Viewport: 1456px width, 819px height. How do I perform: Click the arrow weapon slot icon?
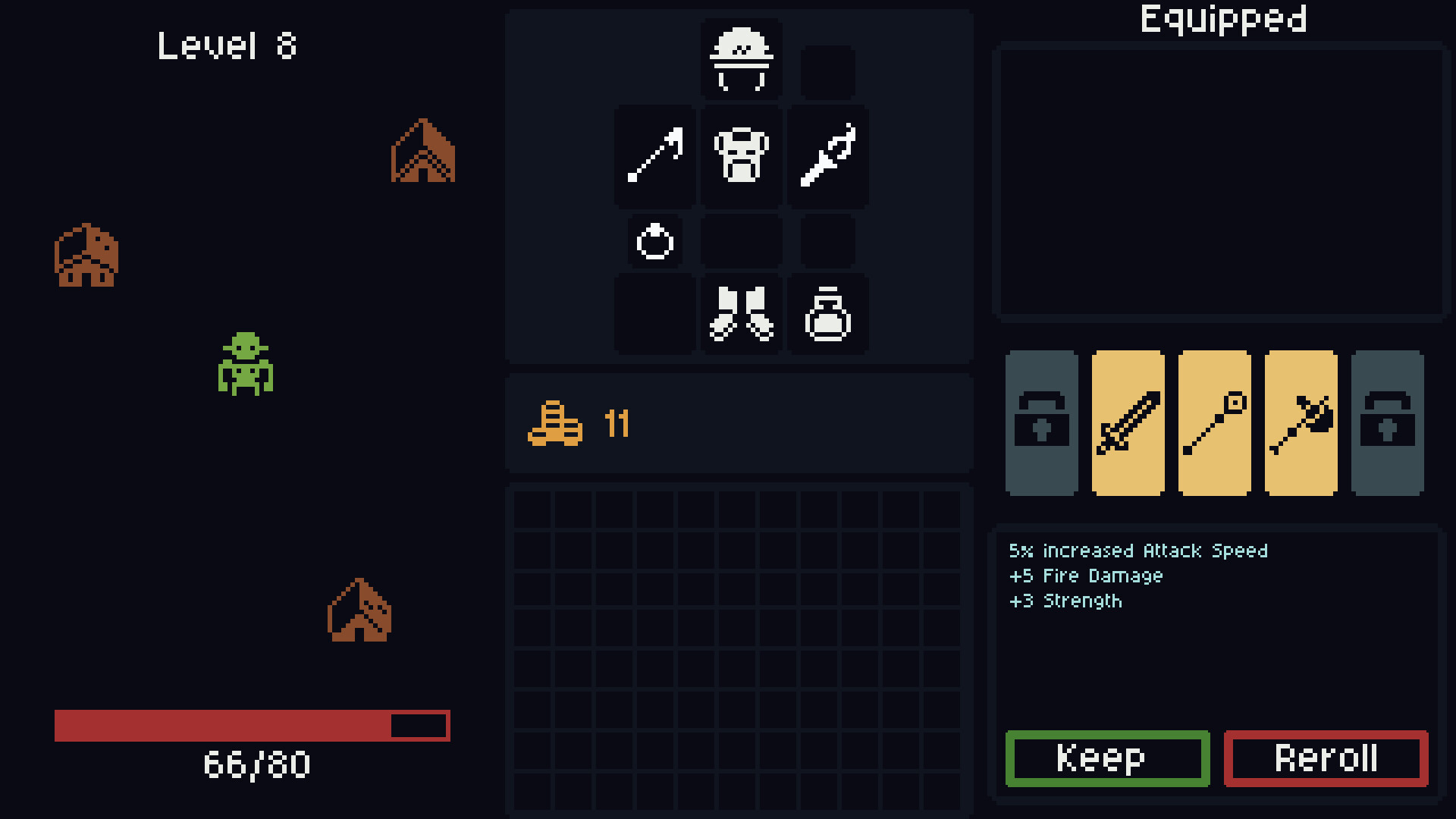654,155
